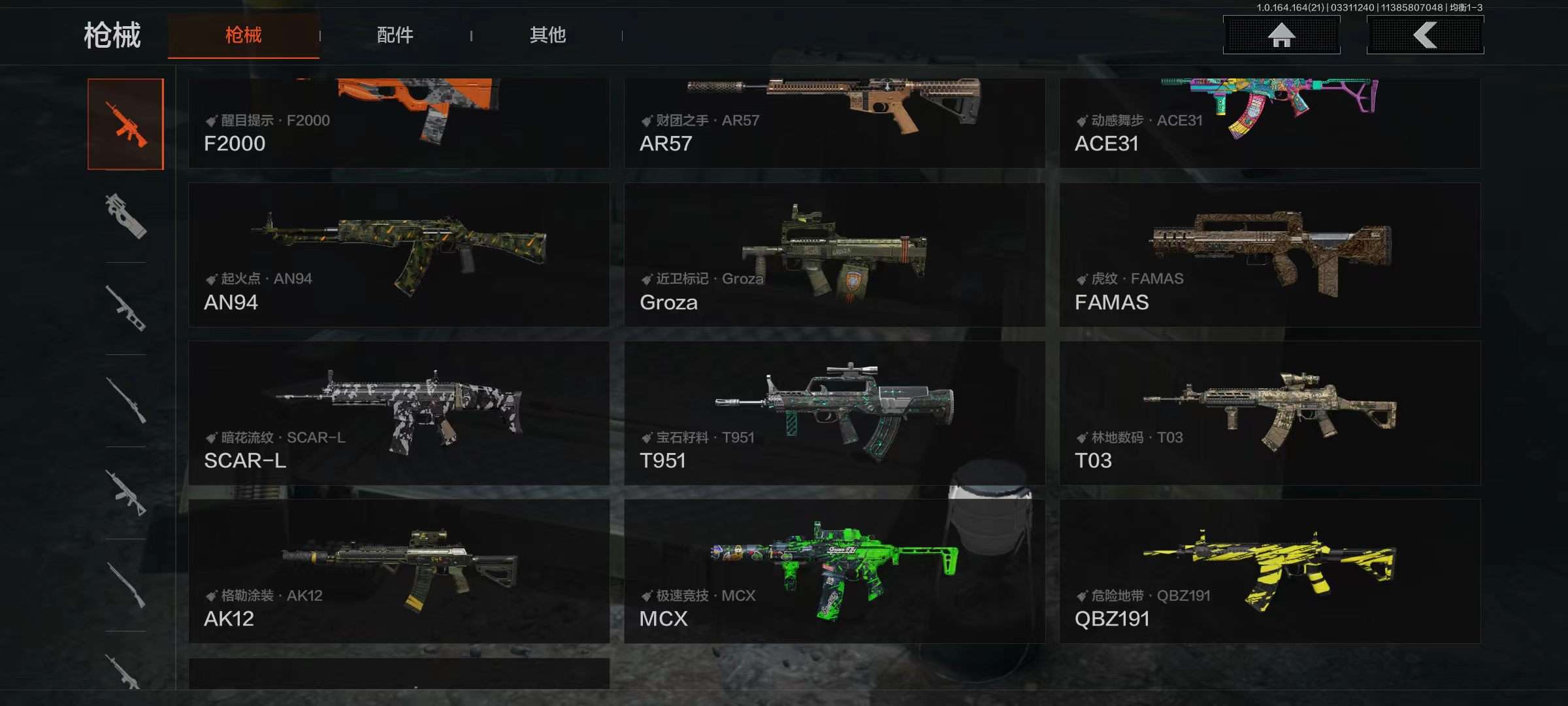The height and width of the screenshot is (706, 1568).
Task: Select the P90 submachine gun category icon
Action: 125,216
